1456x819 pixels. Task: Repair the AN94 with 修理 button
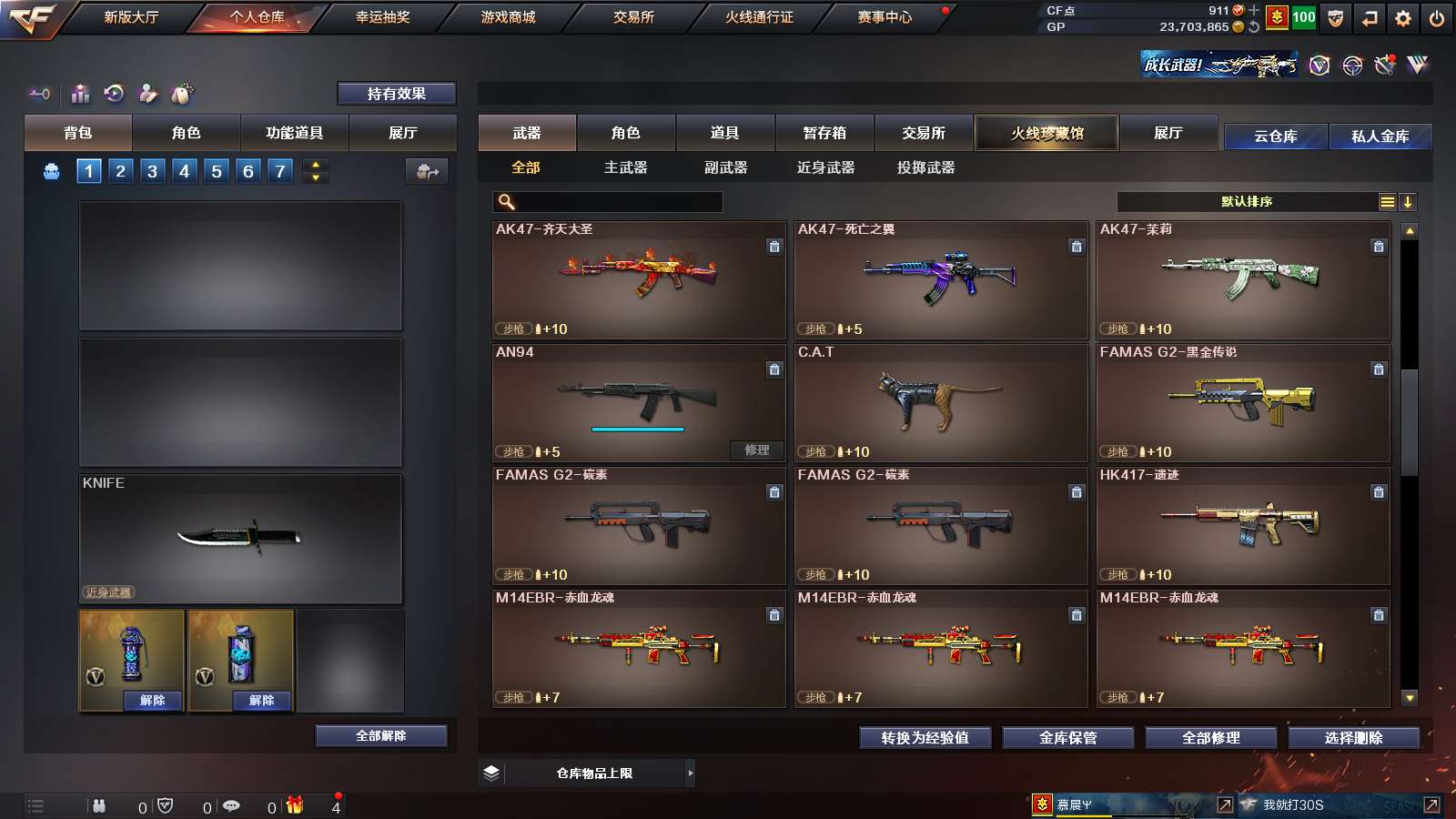756,450
